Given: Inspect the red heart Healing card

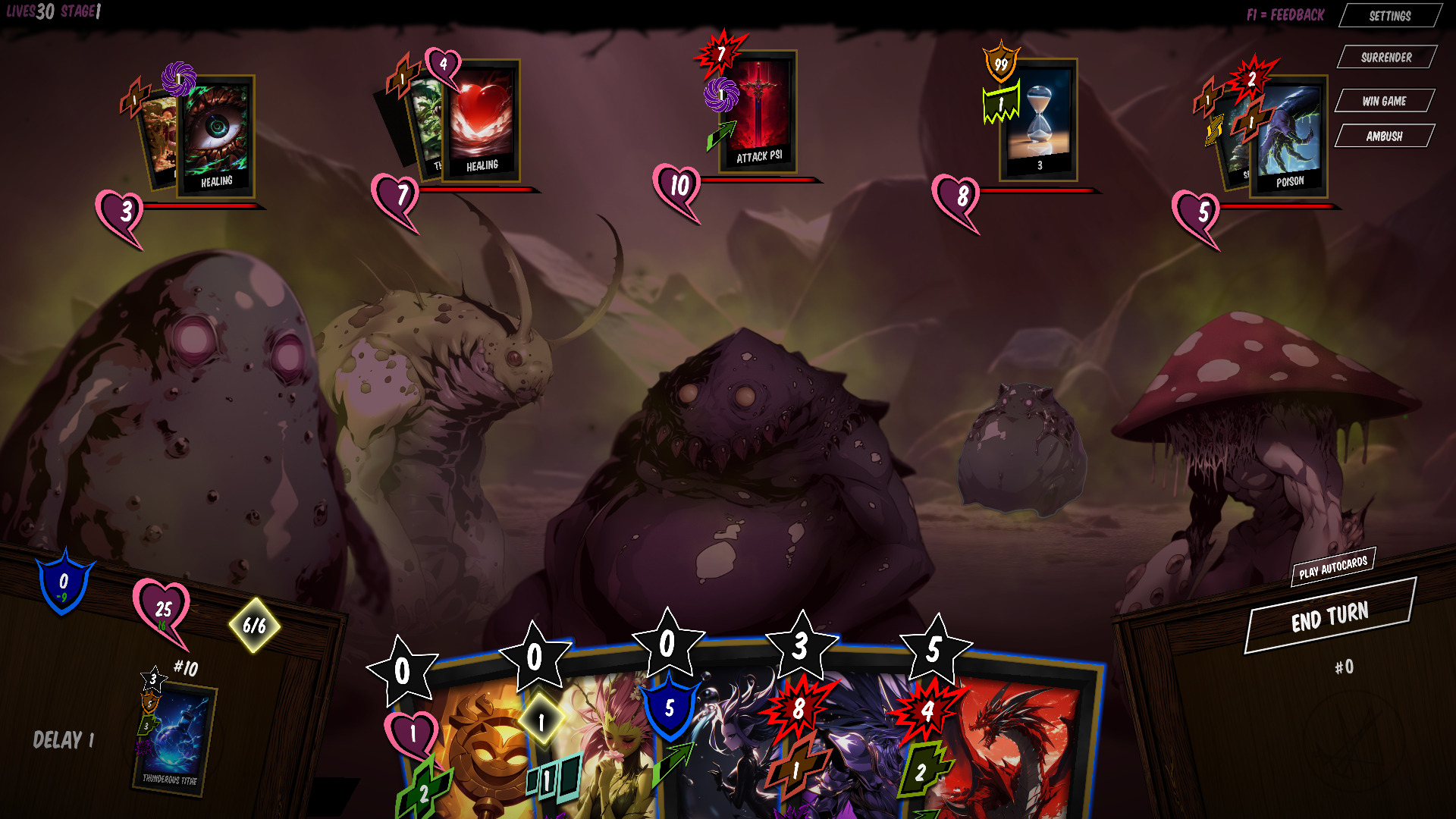Looking at the screenshot, I should pos(481,120).
